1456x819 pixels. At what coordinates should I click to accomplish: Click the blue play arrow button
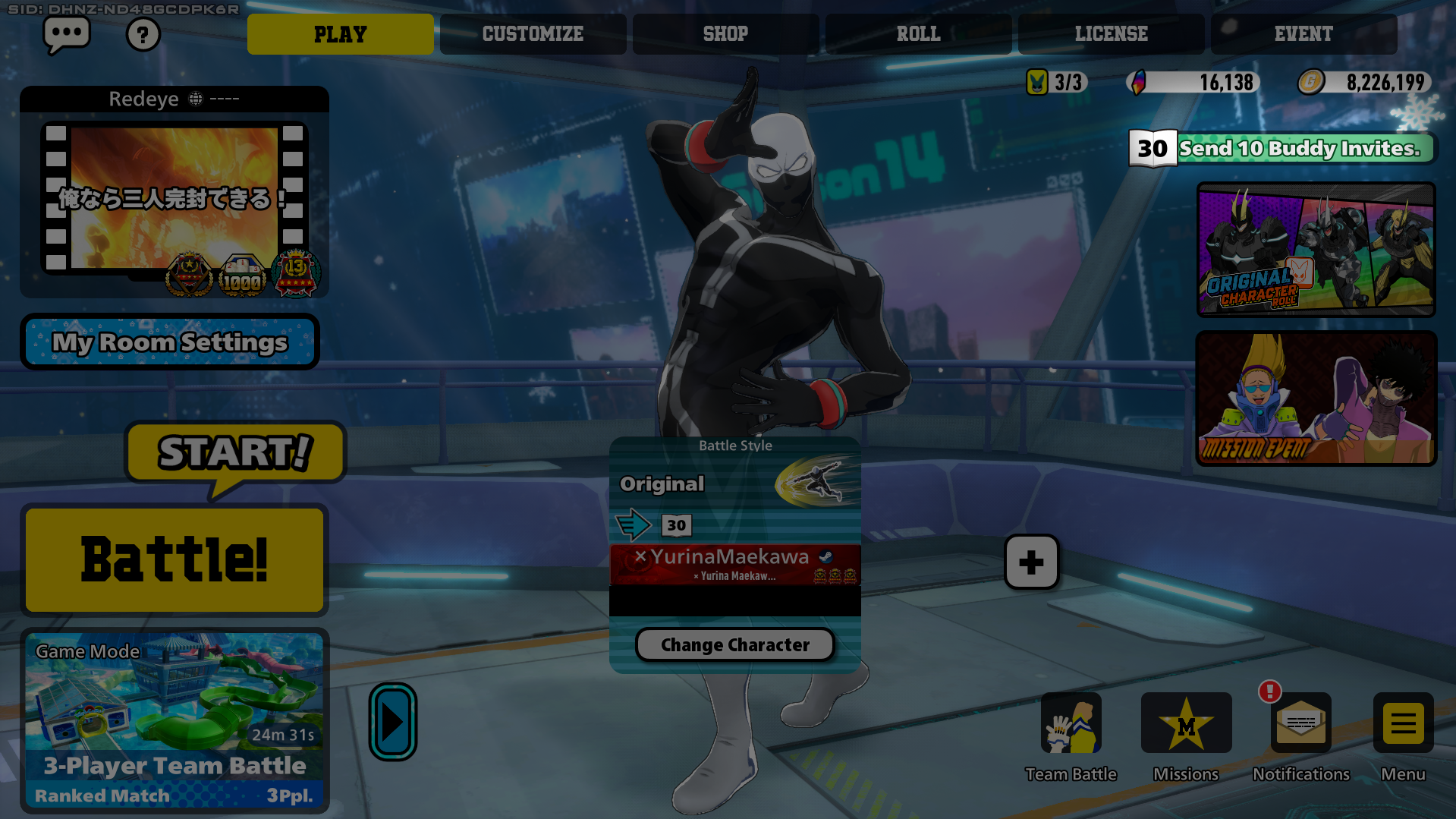click(x=392, y=722)
